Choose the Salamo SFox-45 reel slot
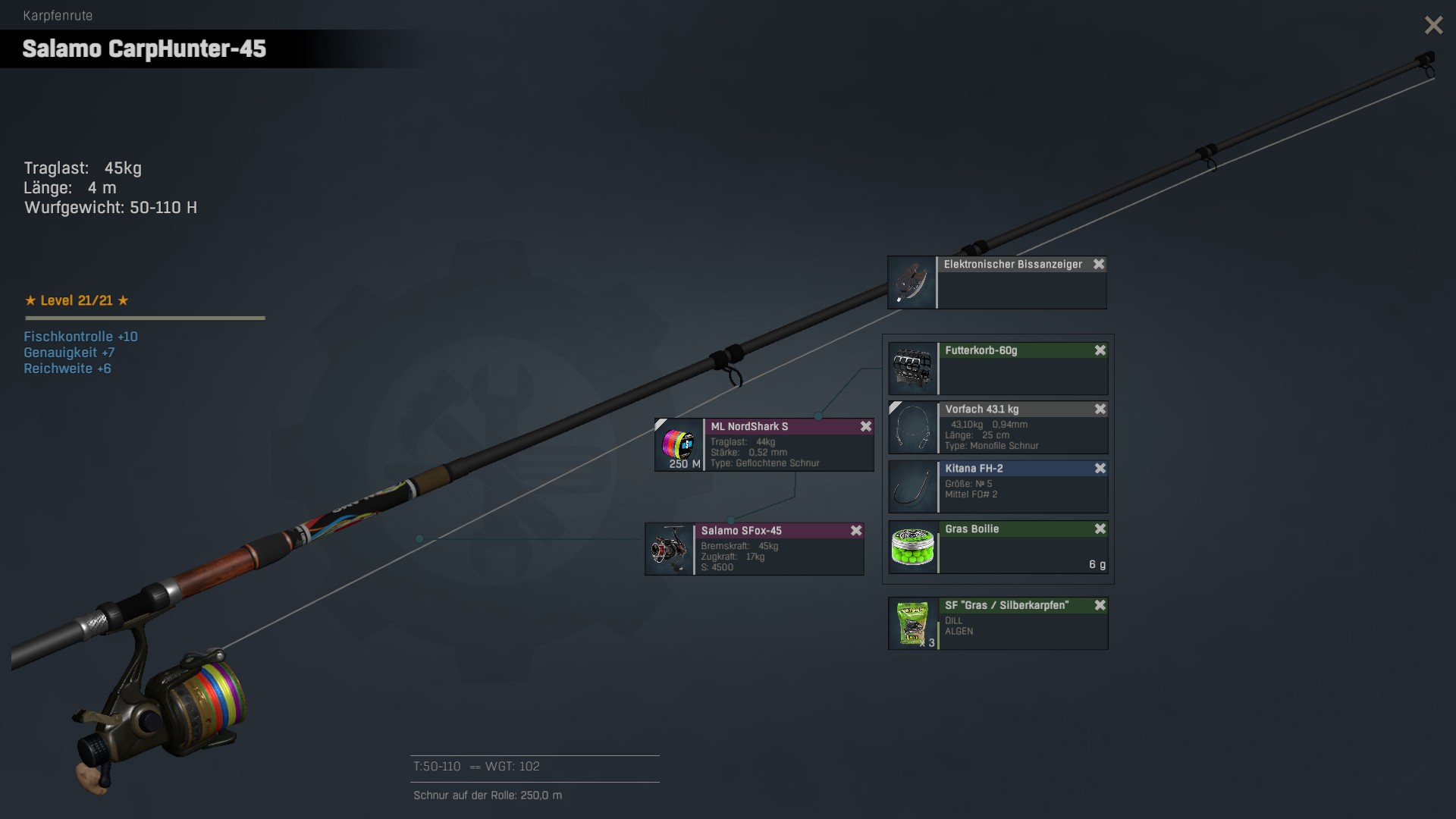The width and height of the screenshot is (1456, 819). pos(669,549)
